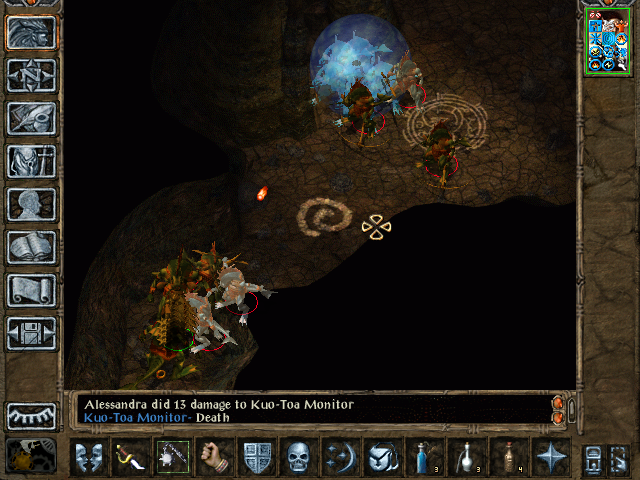
Task: Select the character portrait with status icons
Action: [x=608, y=41]
